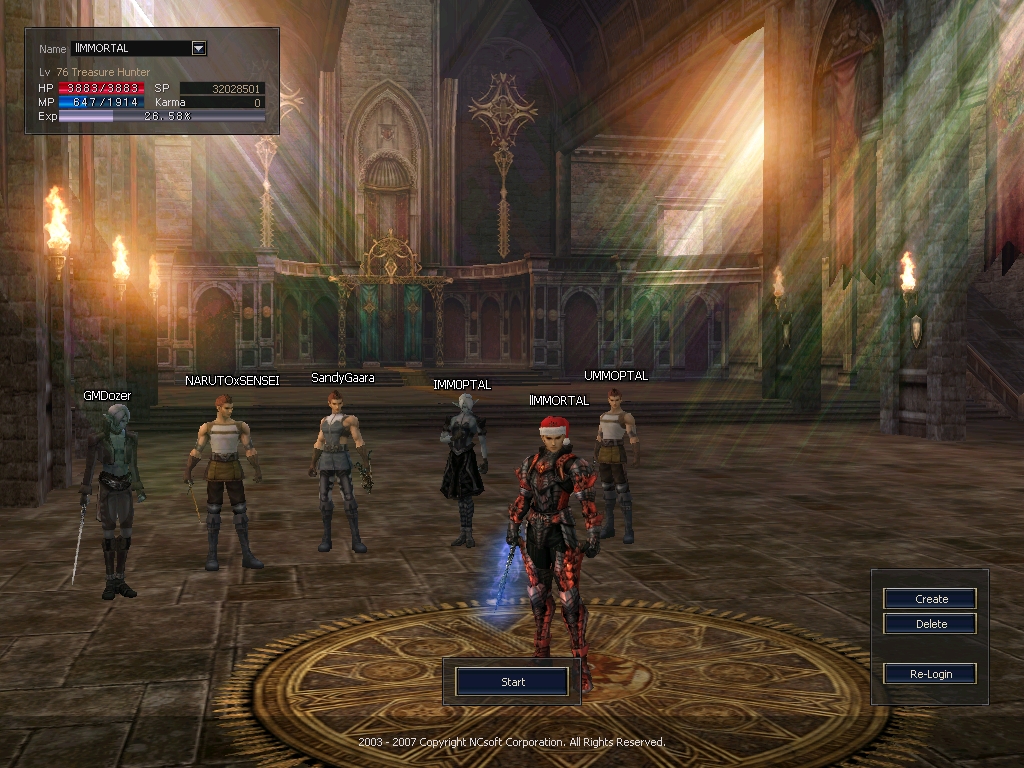
Task: Open the character Name dropdown
Action: pos(198,48)
